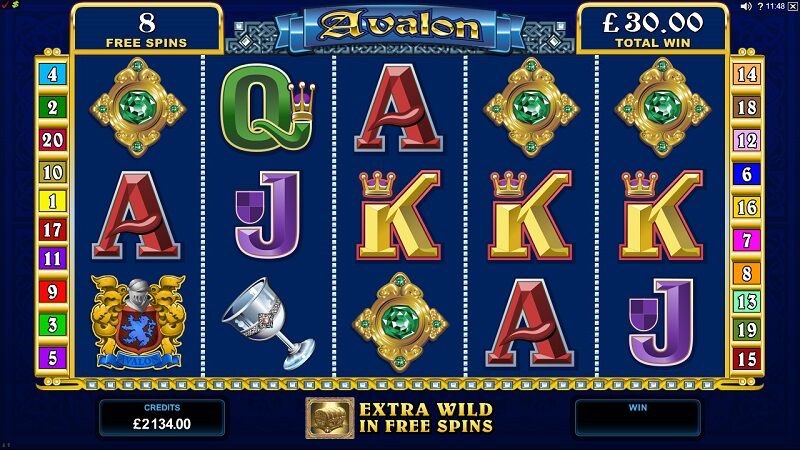Show payline 4 using its marker
This screenshot has height=450, width=800.
[52, 73]
